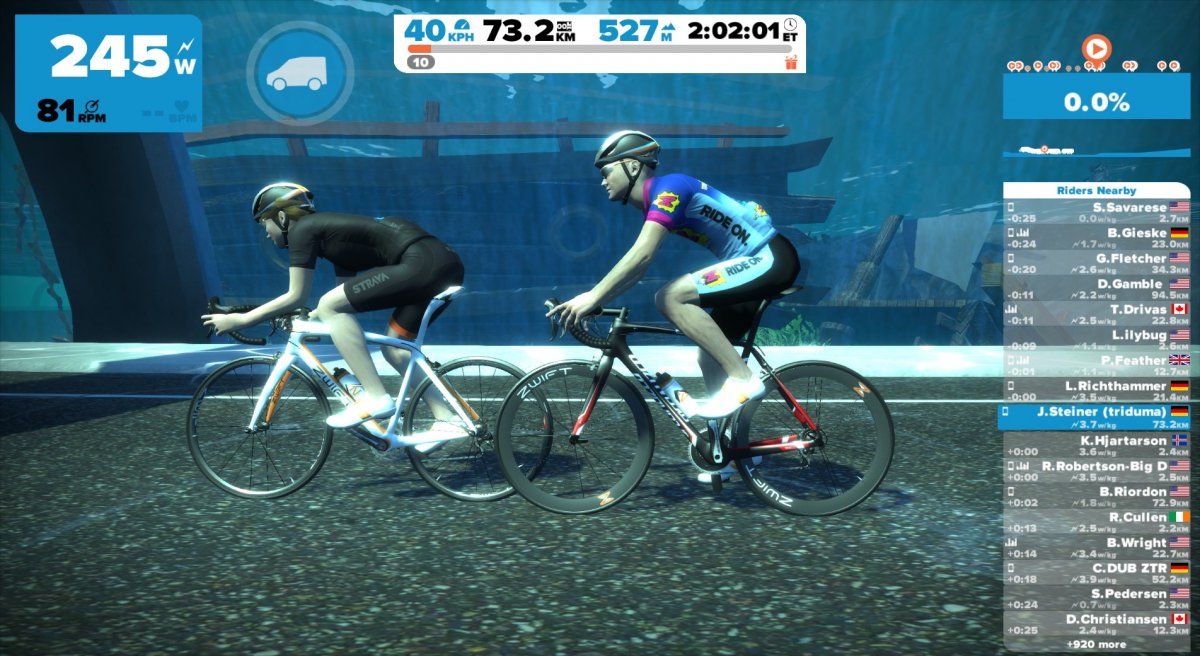Screen dimensions: 1200x656
Task: Show the +920 more riders
Action: [x=1096, y=645]
